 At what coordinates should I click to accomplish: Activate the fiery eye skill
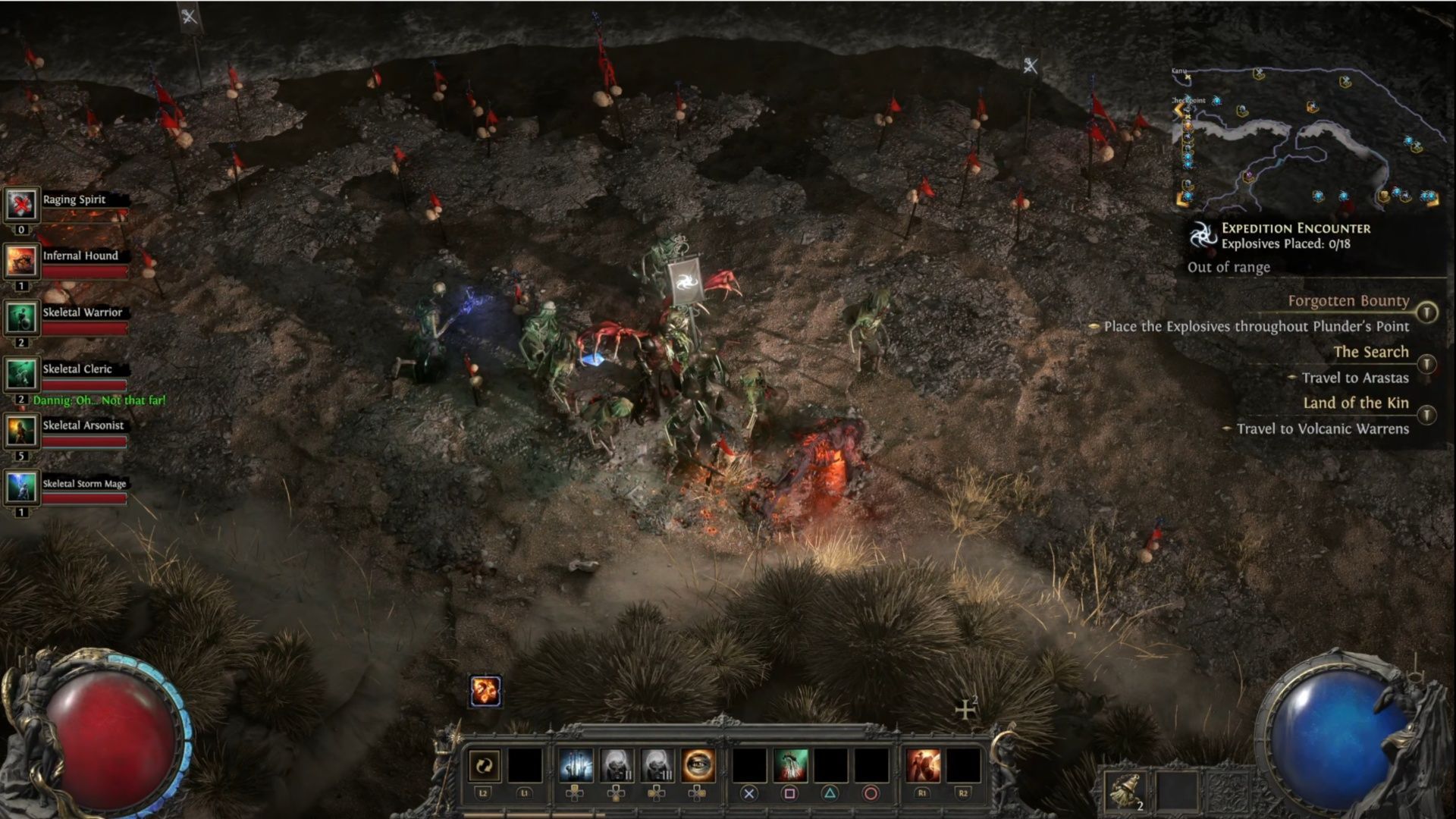[698, 766]
